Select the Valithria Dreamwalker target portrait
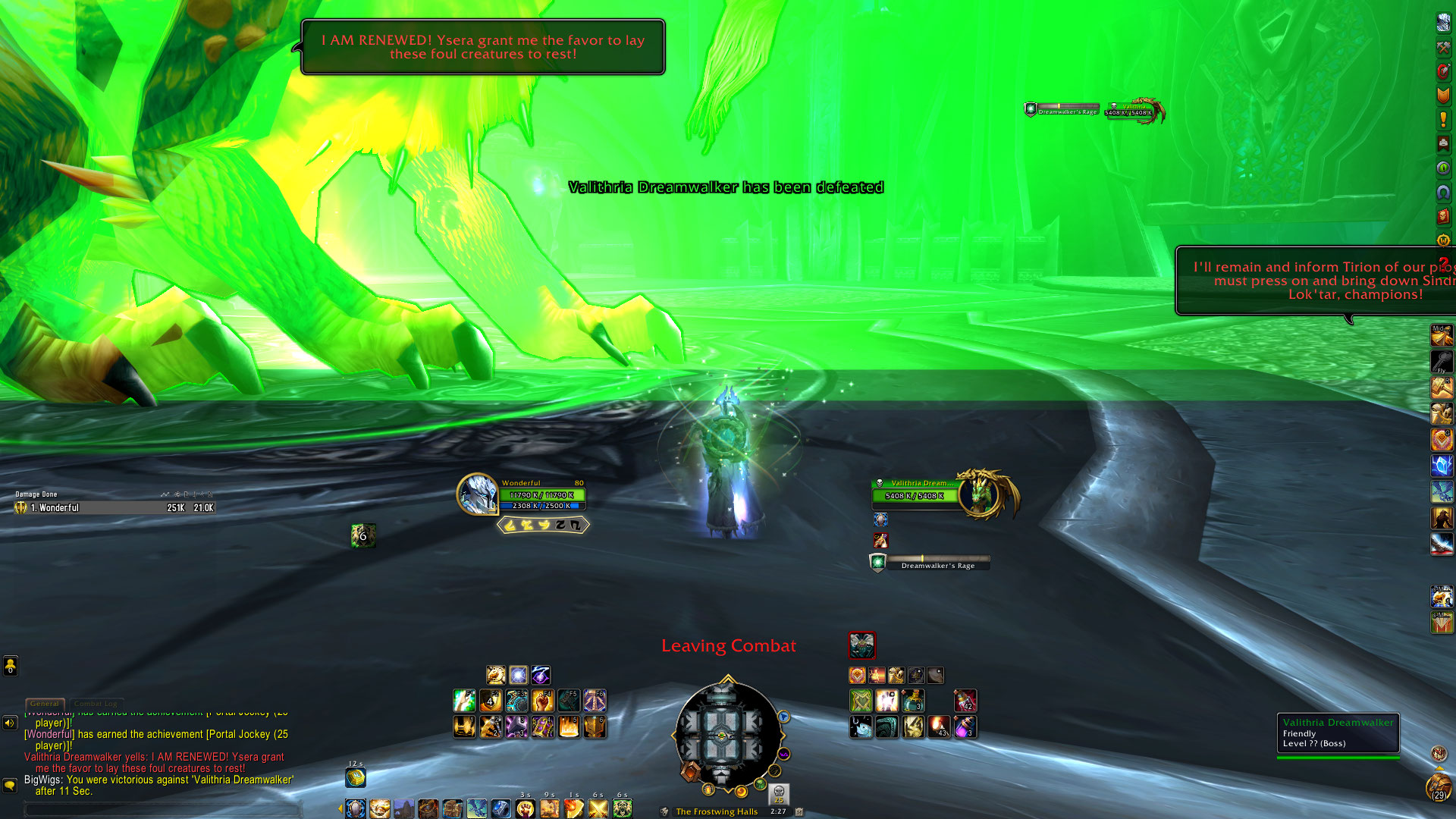 click(x=983, y=494)
